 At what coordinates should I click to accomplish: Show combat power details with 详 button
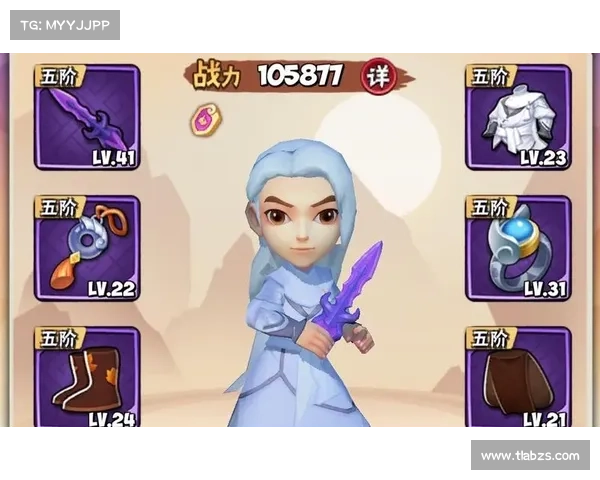(x=377, y=76)
